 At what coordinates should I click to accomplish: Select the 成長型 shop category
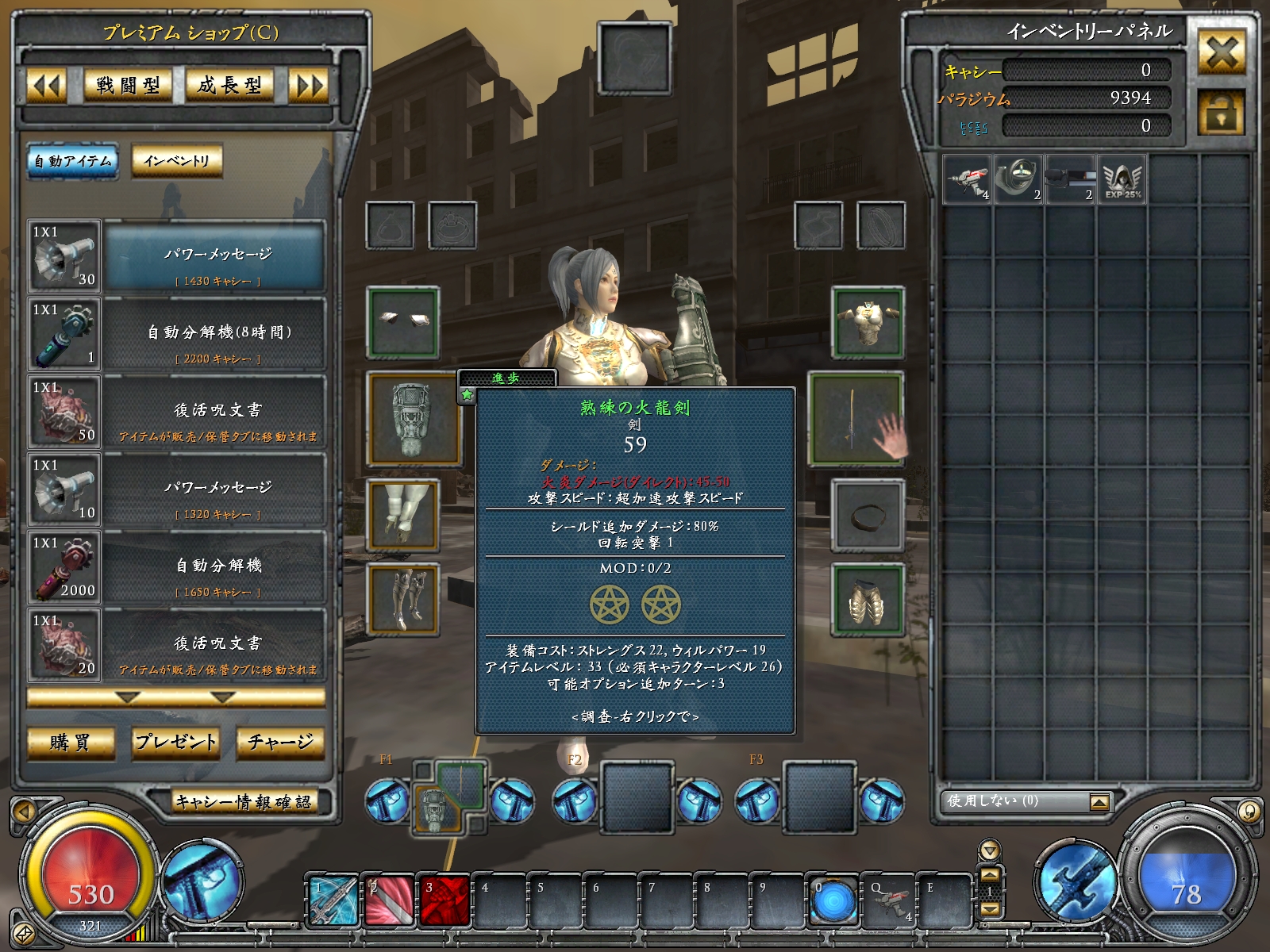coord(229,86)
